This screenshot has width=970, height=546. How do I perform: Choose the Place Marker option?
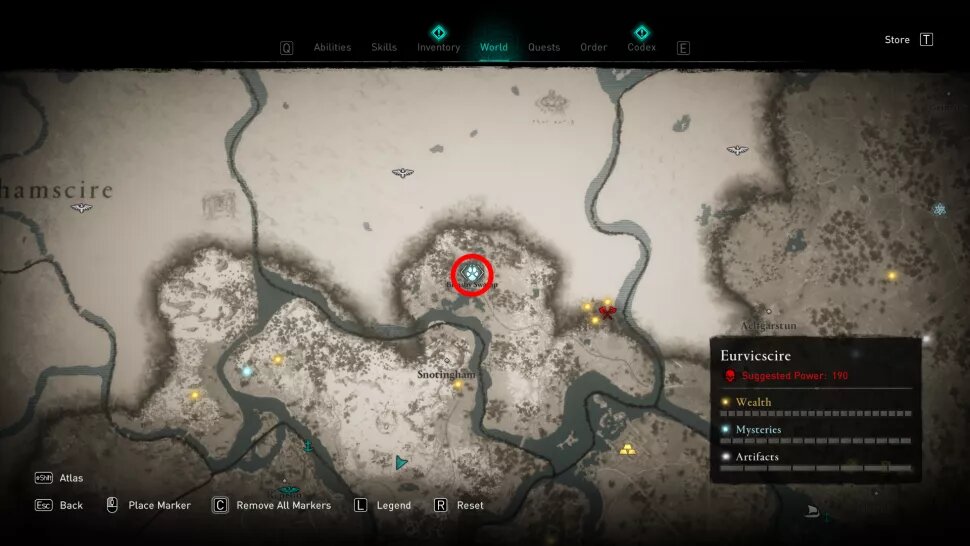pos(159,505)
